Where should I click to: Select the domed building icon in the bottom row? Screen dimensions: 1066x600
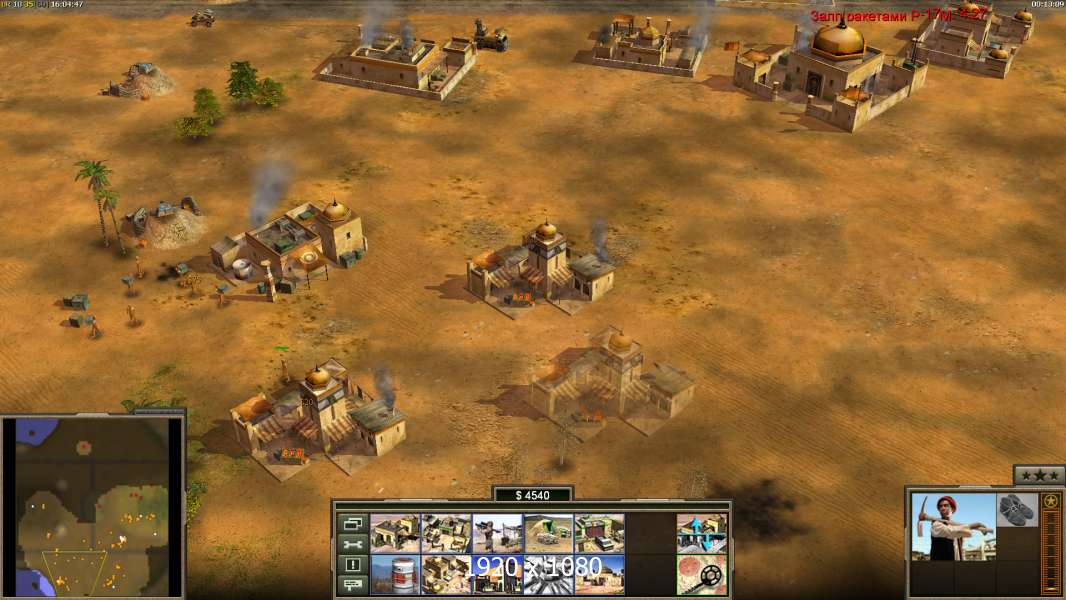599,574
